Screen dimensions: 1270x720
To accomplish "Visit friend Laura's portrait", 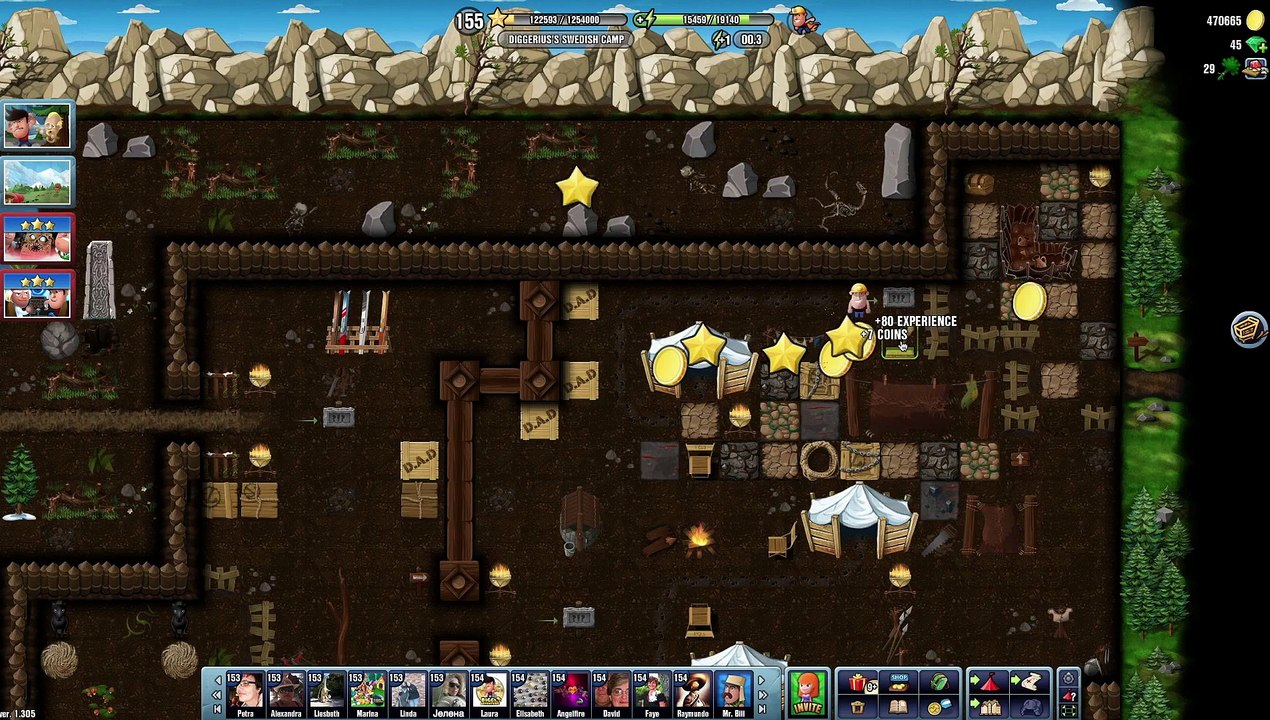I will [489, 692].
